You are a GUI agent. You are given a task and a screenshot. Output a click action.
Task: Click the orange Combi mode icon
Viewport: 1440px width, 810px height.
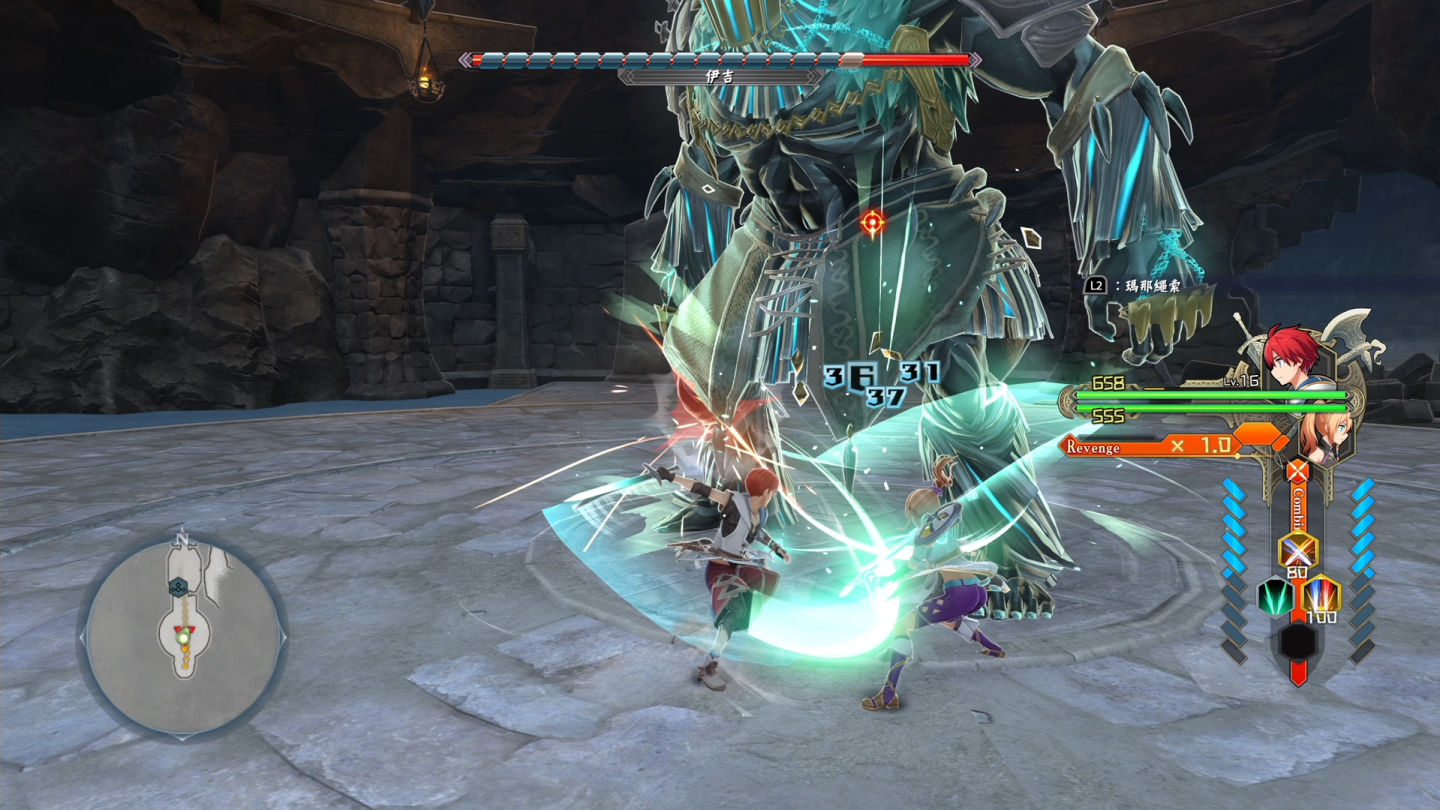point(1298,471)
